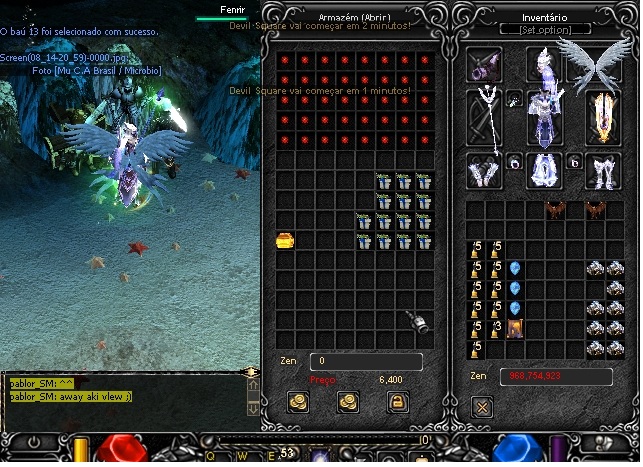Click the power button on the bottom bar
643x467 pixels.
coord(35,441)
